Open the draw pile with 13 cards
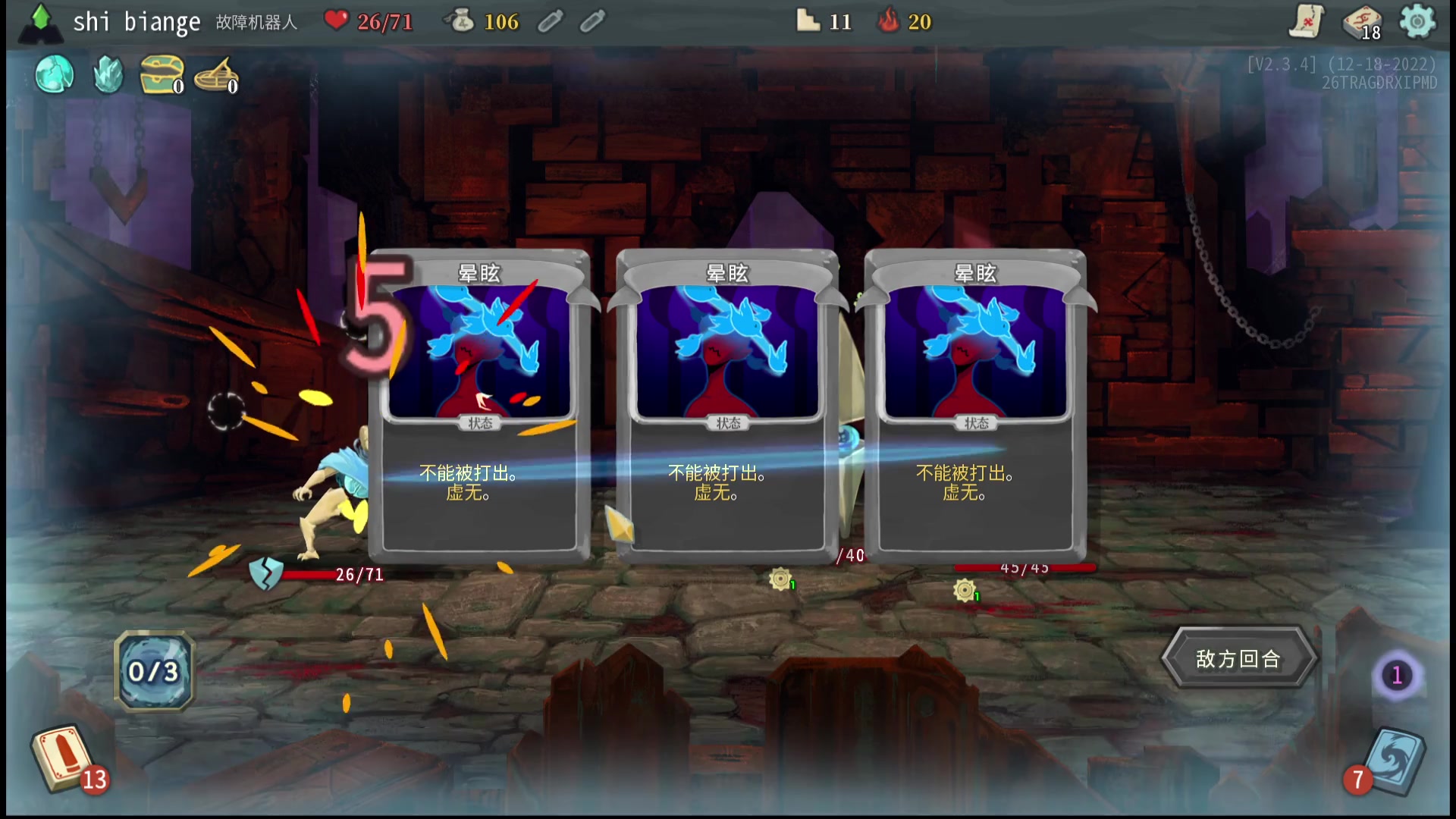The image size is (1456, 819). coord(62,758)
